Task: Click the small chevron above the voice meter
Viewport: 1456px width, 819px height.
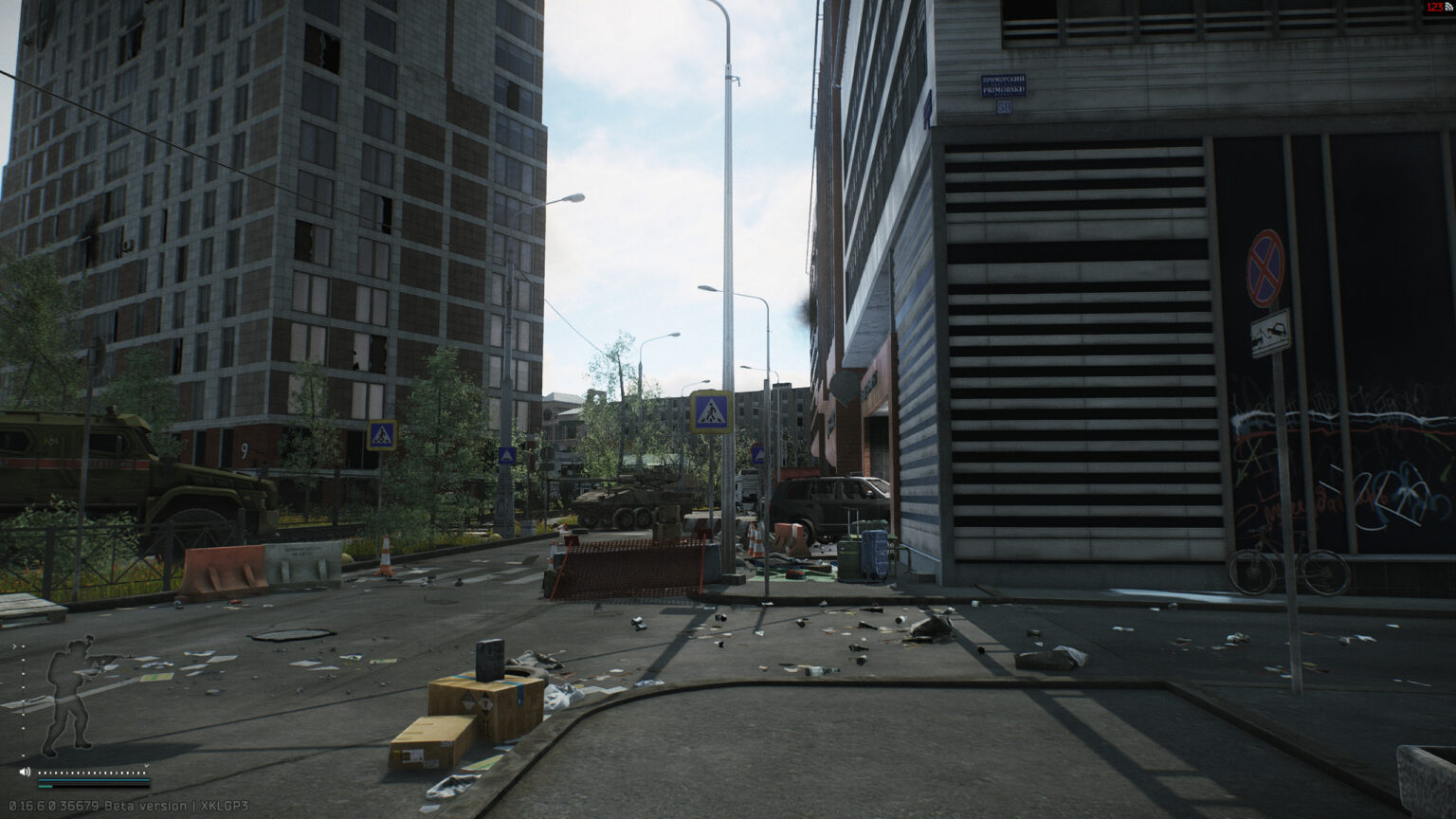Action: click(147, 765)
